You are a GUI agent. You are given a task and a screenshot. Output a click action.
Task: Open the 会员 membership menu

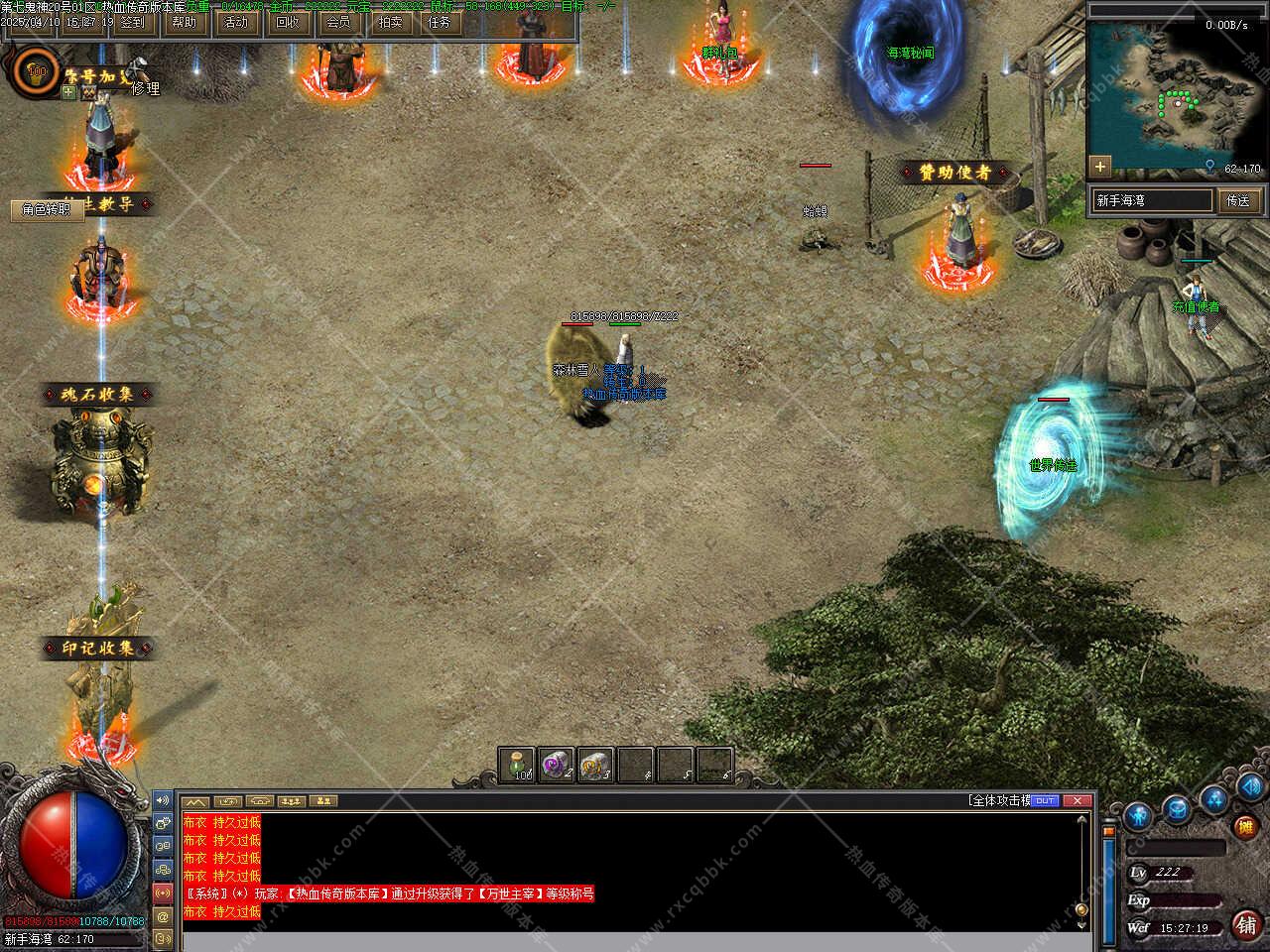click(338, 22)
